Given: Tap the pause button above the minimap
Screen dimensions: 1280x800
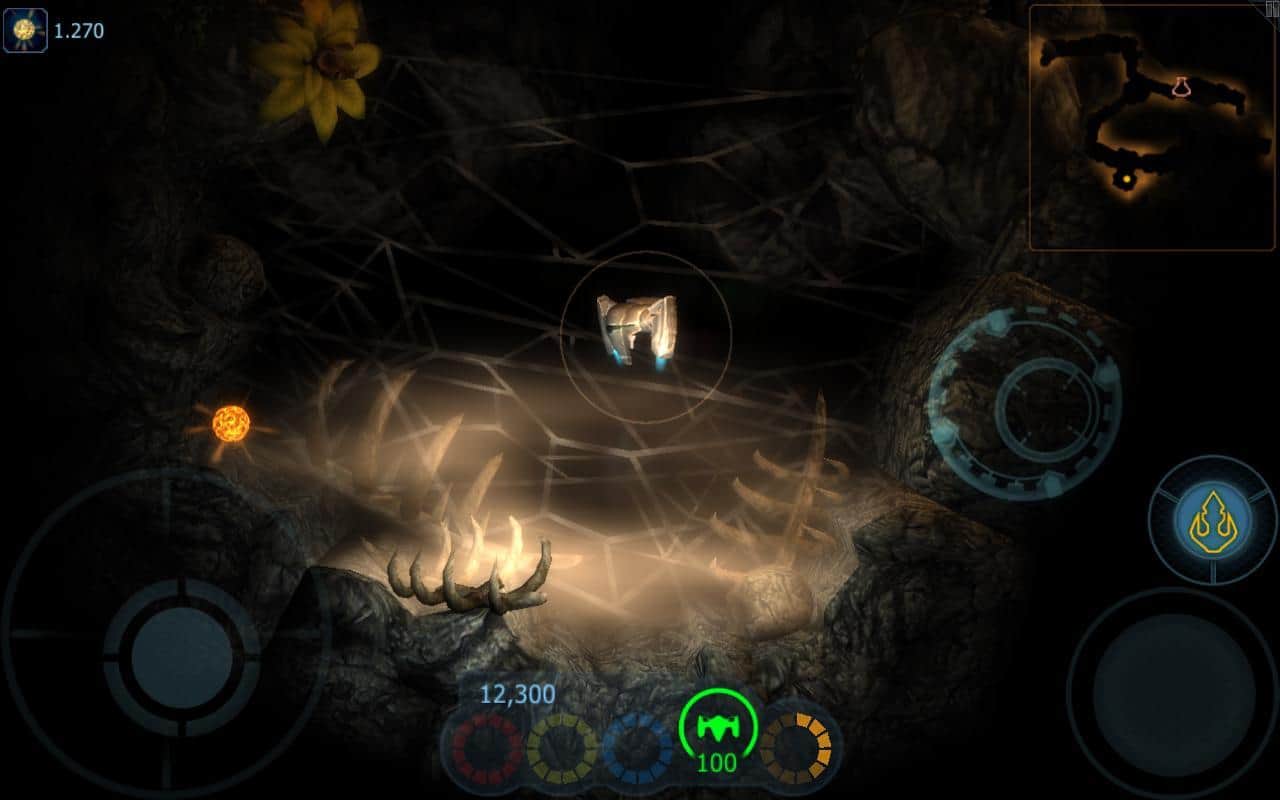Looking at the screenshot, I should (x=1271, y=8).
